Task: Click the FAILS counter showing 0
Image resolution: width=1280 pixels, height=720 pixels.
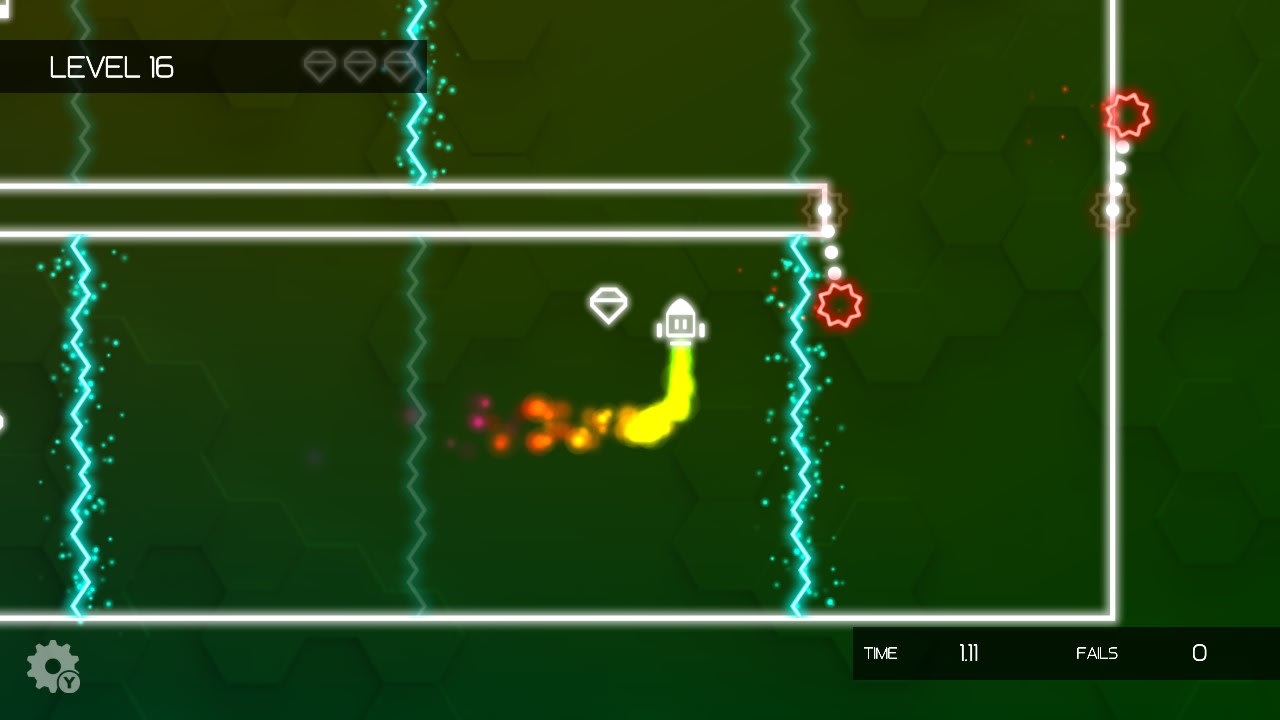Action: pos(1199,653)
